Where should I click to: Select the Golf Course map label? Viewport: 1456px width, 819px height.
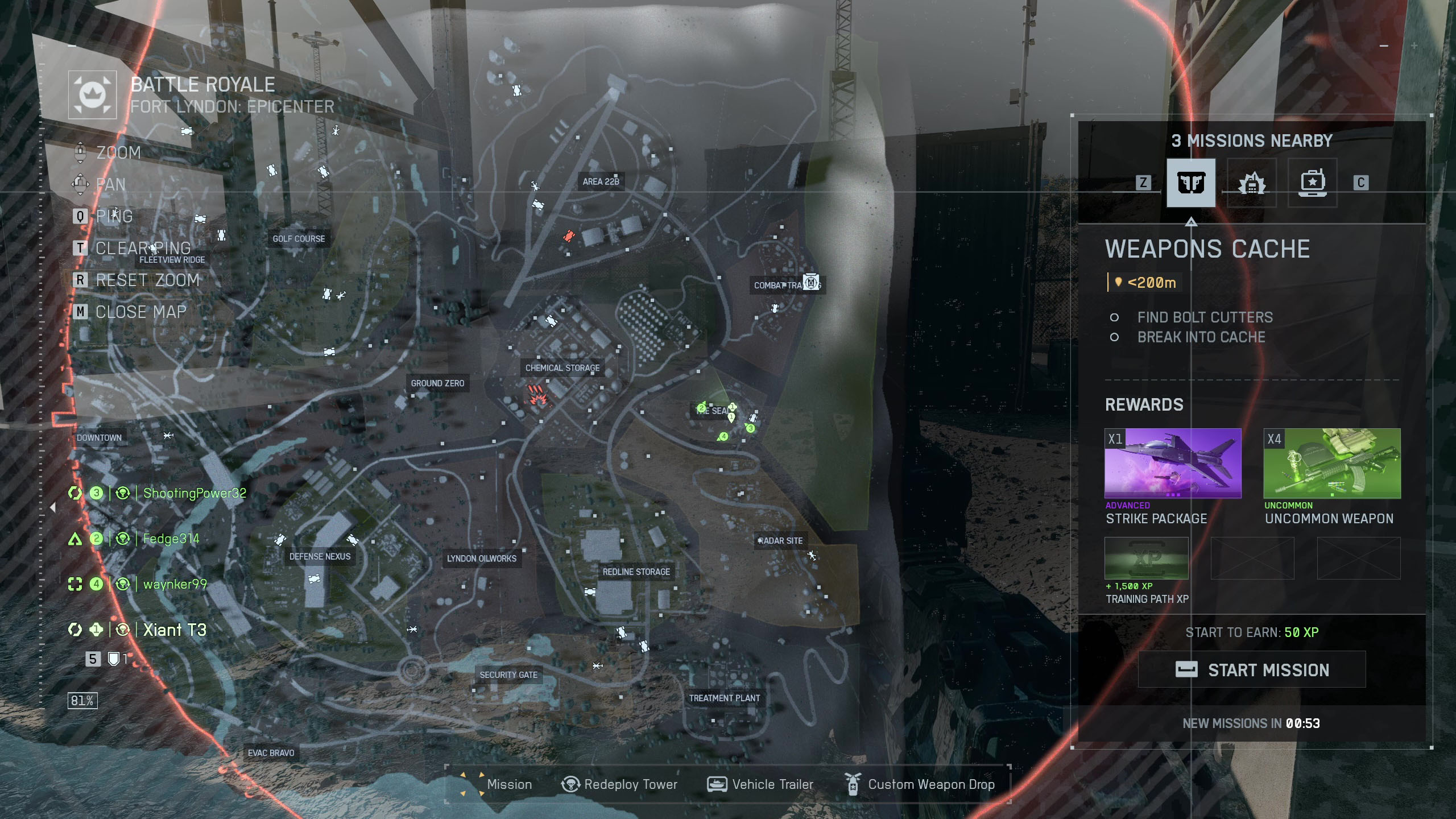tap(299, 239)
